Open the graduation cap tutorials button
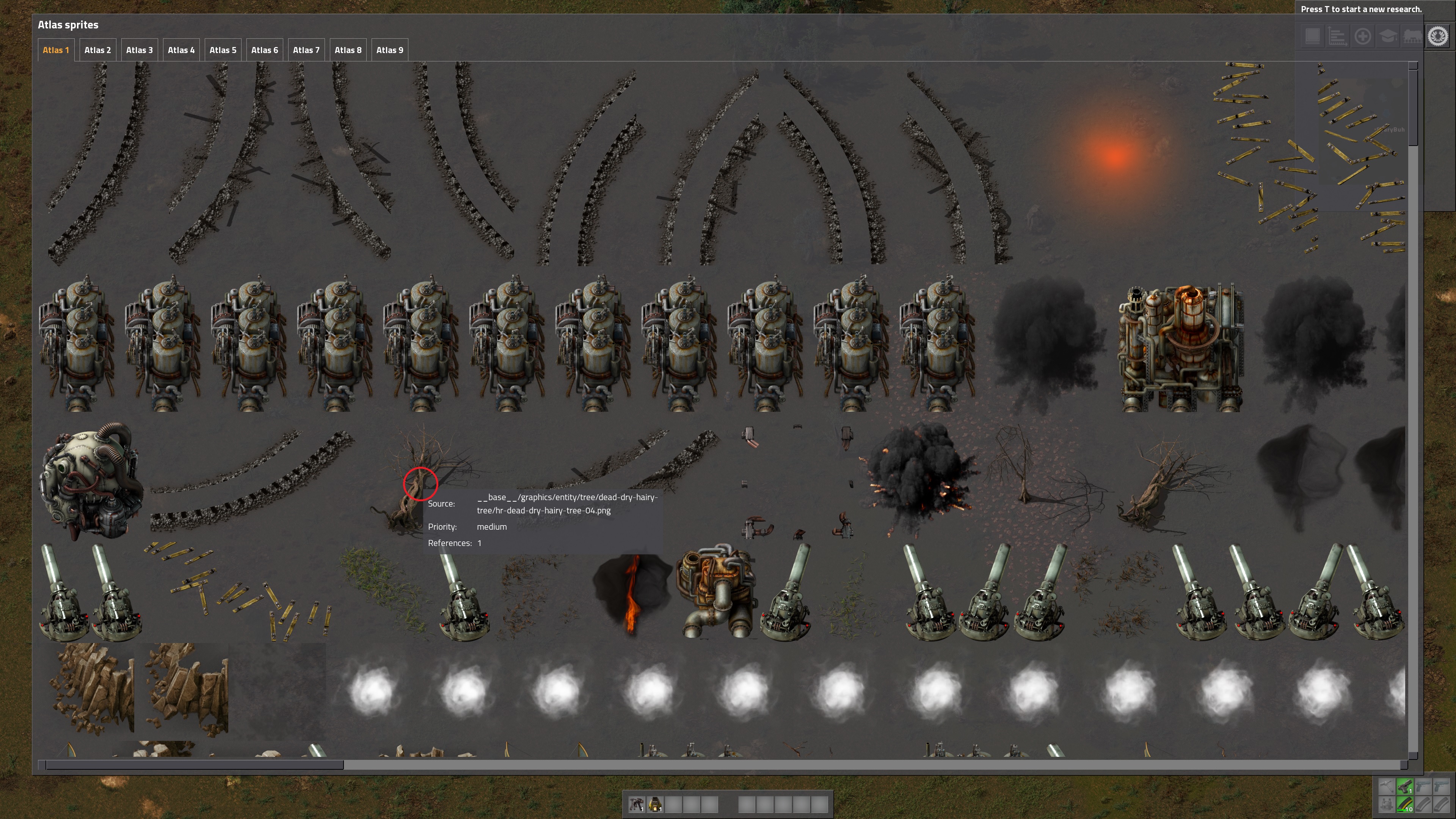1456x819 pixels. 1388,37
